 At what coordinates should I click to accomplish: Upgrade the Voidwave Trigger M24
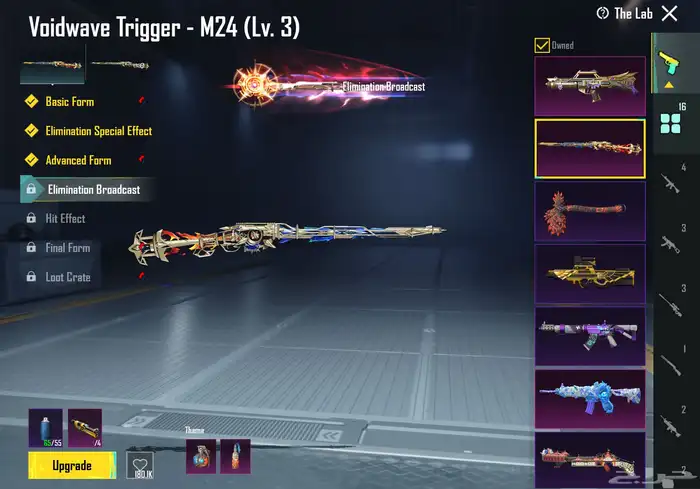click(72, 466)
